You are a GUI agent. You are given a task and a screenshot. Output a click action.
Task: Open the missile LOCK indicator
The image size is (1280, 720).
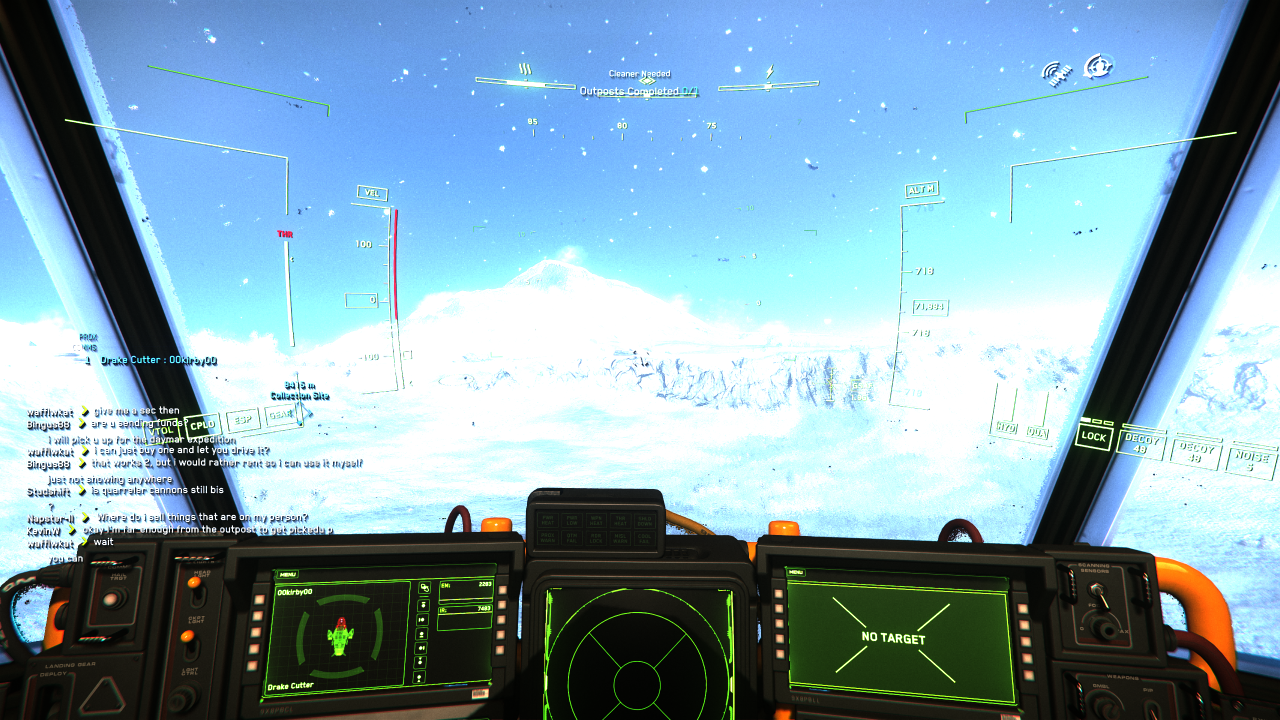1094,438
